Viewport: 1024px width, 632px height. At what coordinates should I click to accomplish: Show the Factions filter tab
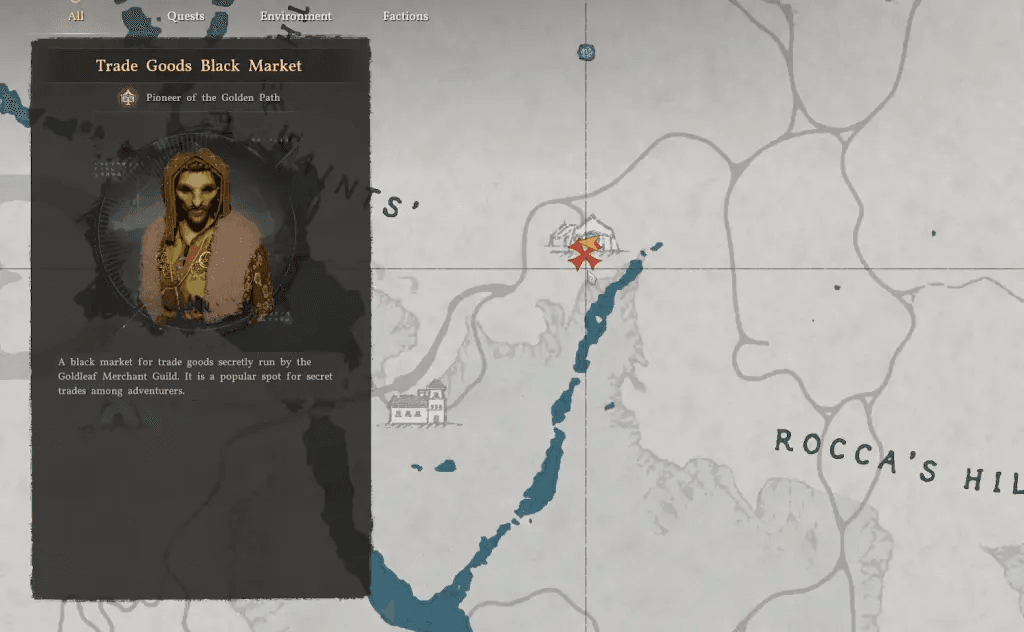coord(405,16)
